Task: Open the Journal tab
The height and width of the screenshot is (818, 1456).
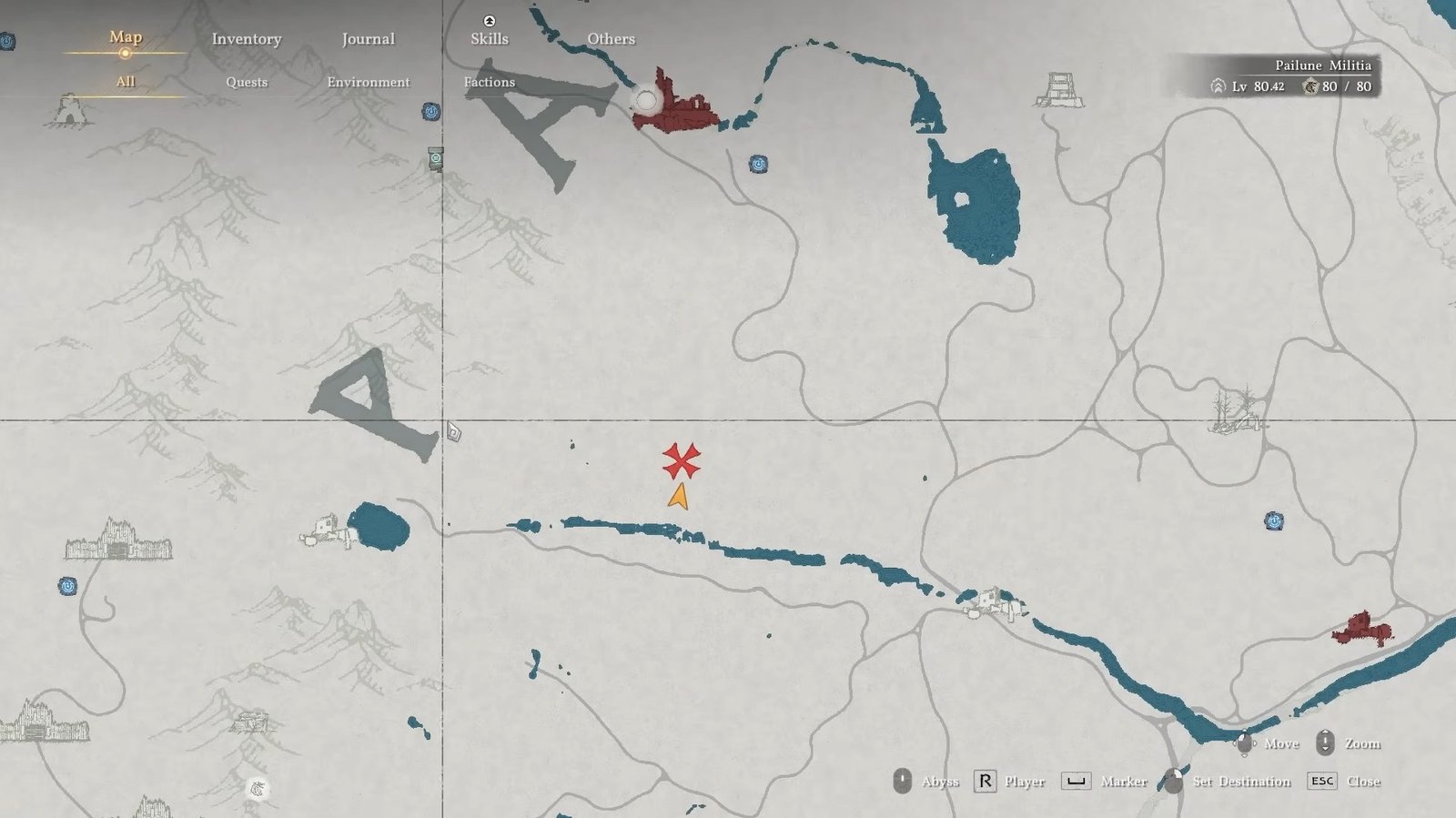Action: coord(368,39)
